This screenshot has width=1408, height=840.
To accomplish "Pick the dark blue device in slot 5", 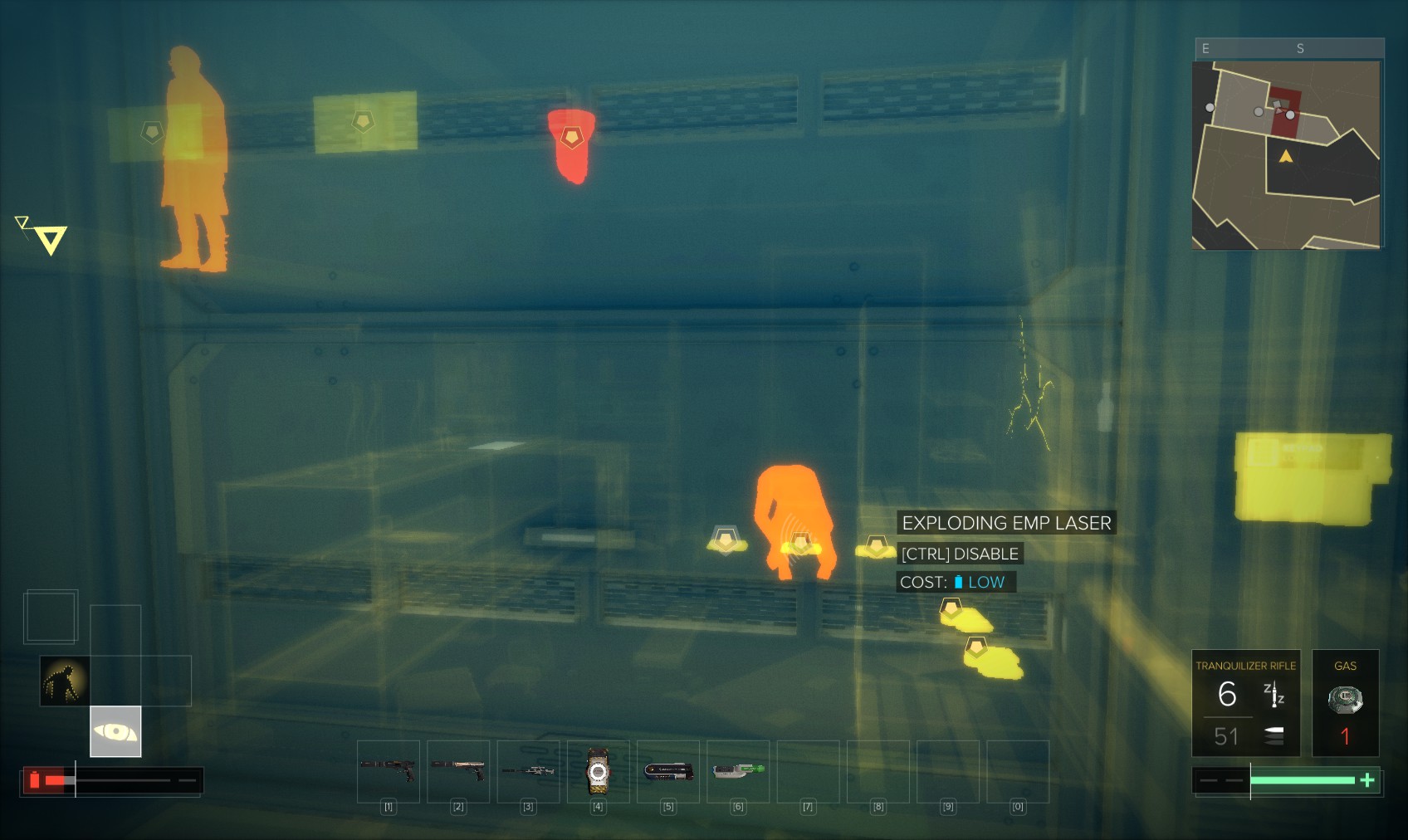I will (x=668, y=771).
